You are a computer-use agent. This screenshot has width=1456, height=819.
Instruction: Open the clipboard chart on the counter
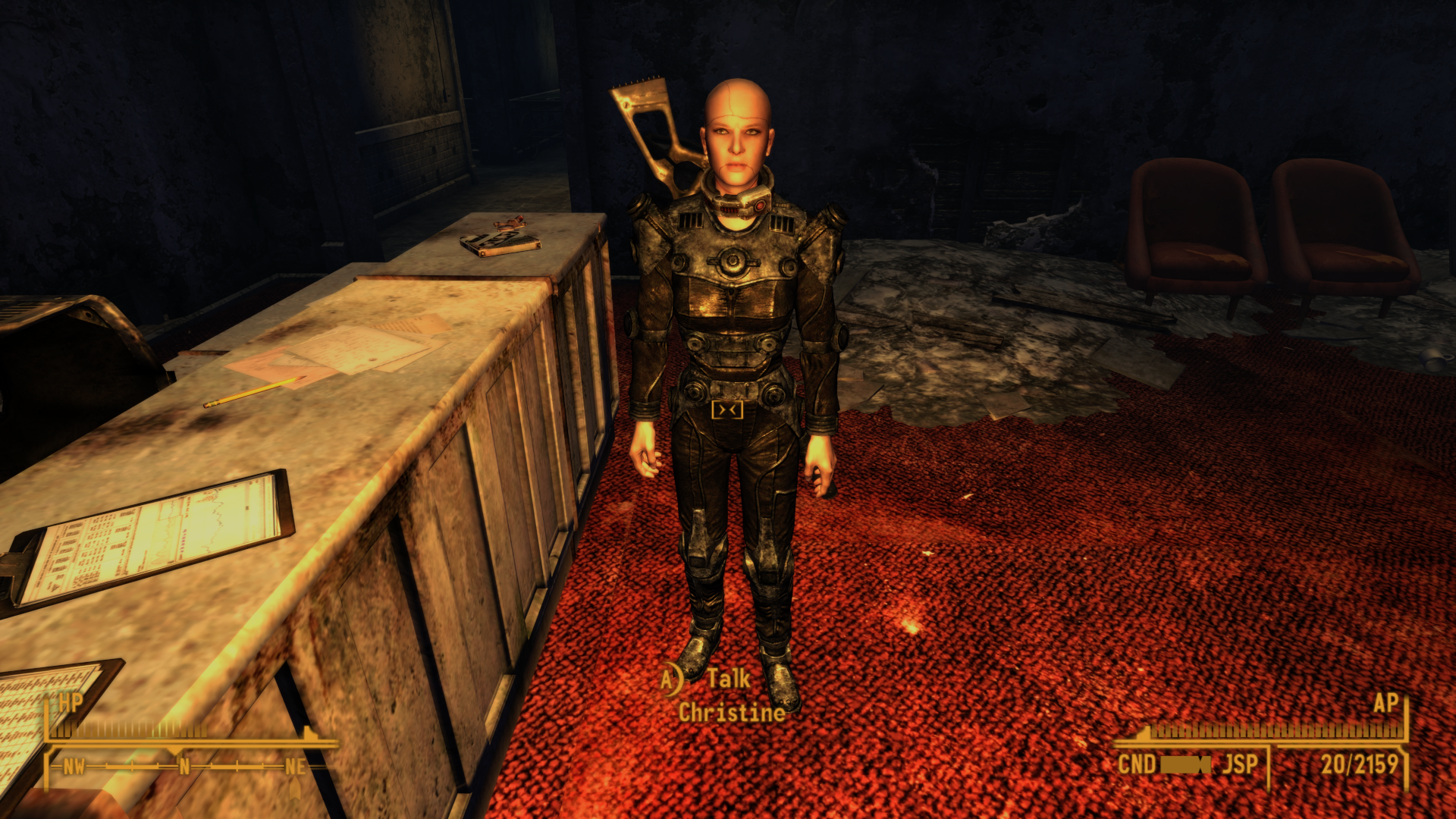tap(159, 531)
